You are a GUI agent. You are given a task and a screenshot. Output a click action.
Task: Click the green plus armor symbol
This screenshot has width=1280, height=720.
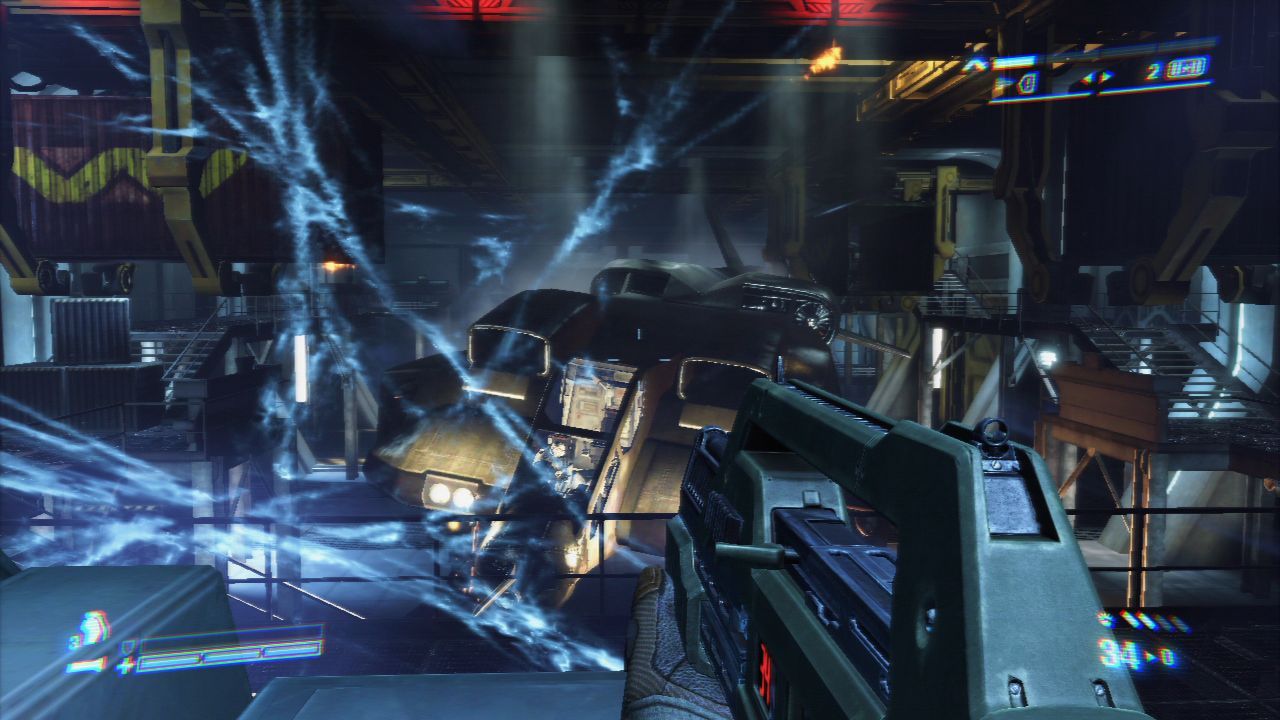click(x=125, y=665)
